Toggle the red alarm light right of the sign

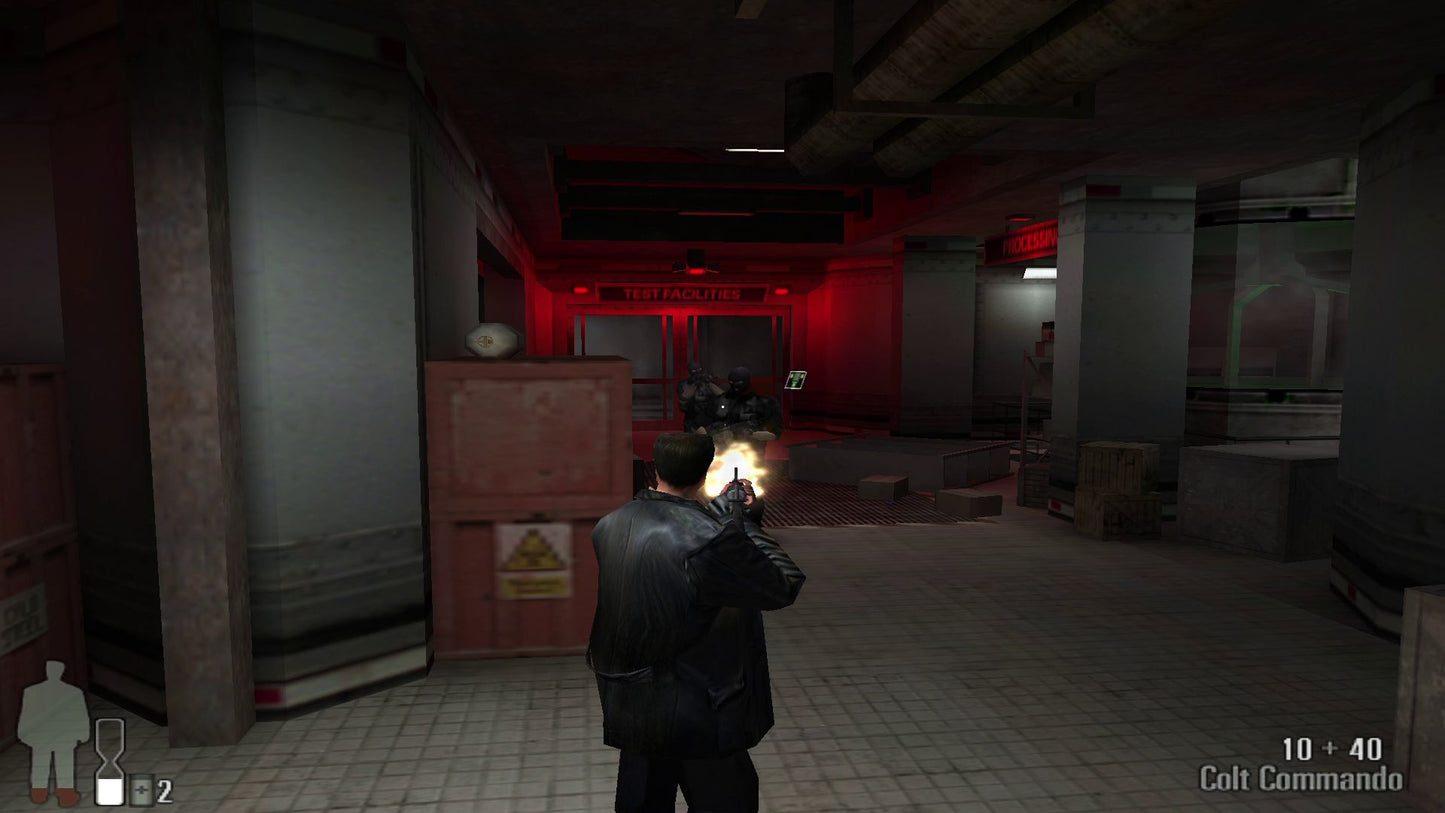[x=781, y=289]
